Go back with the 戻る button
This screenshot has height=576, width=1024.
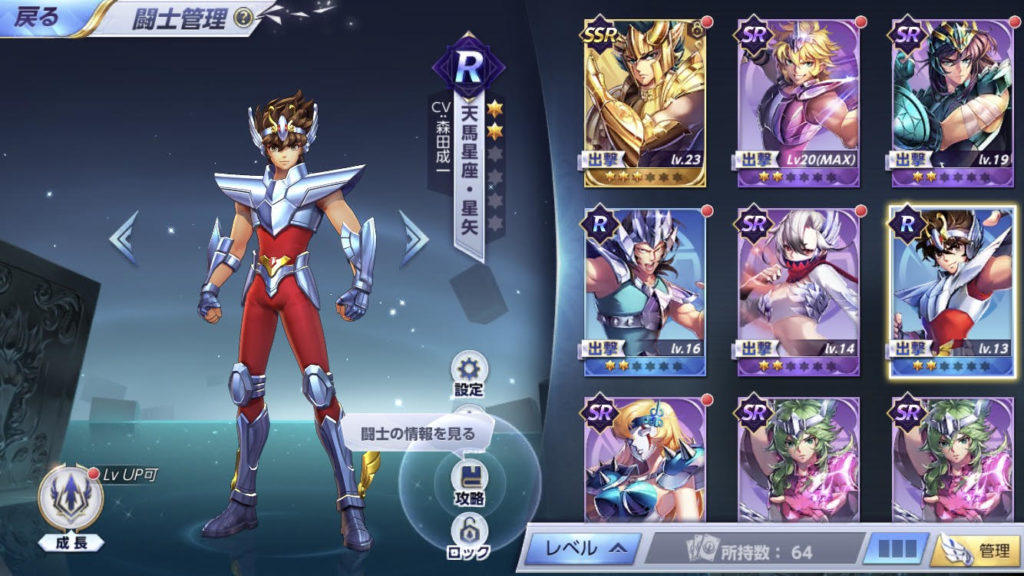click(36, 16)
